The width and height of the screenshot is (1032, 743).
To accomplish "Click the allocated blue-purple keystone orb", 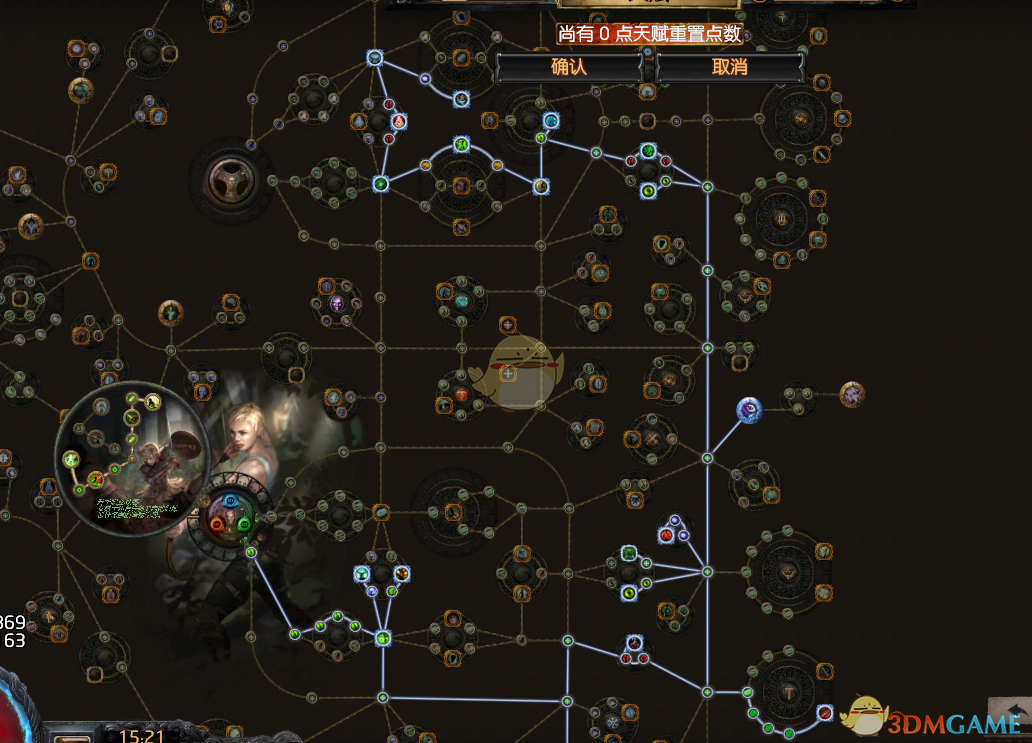I will click(x=749, y=409).
